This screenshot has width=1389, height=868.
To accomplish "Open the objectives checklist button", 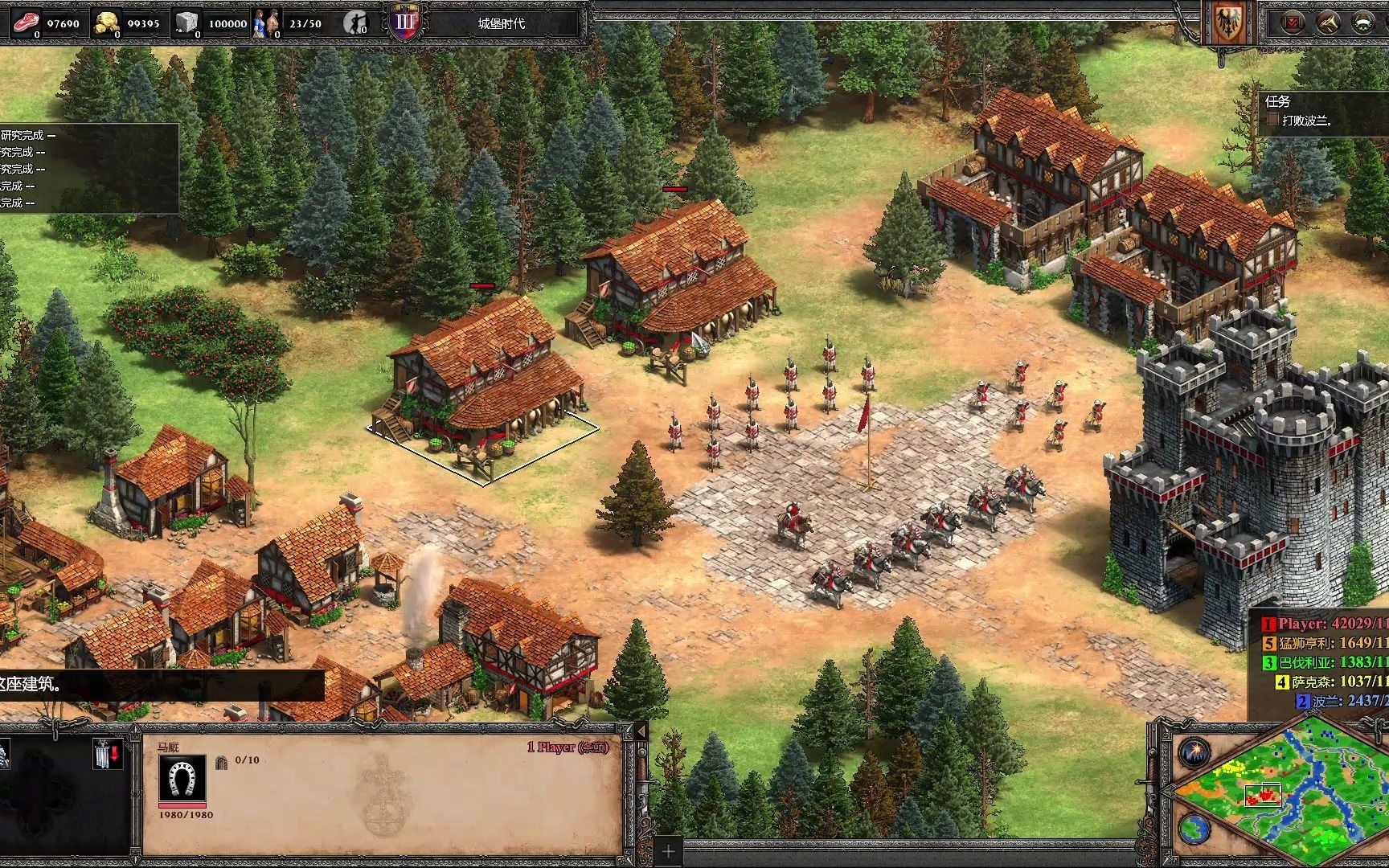I will (1293, 23).
